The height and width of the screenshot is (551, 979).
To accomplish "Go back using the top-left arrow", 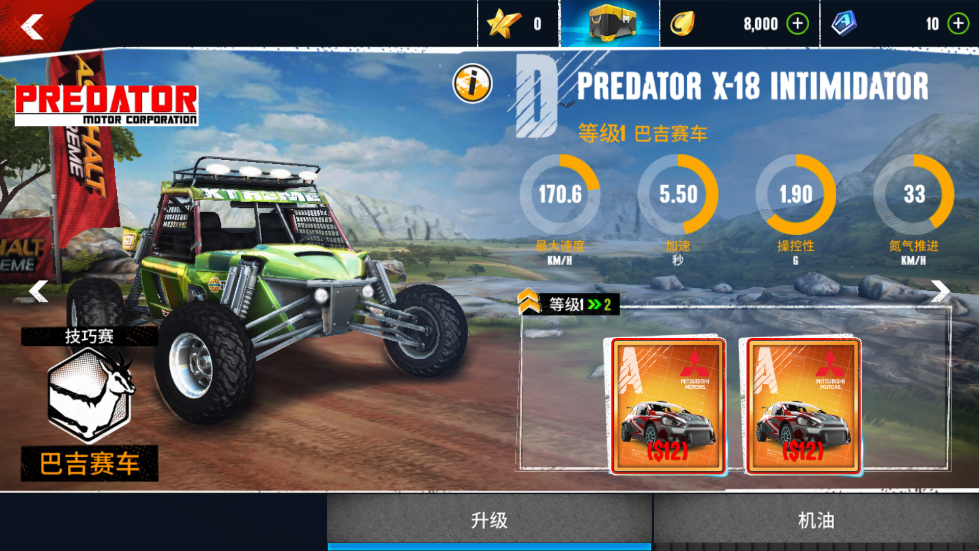I will pyautogui.click(x=33, y=26).
